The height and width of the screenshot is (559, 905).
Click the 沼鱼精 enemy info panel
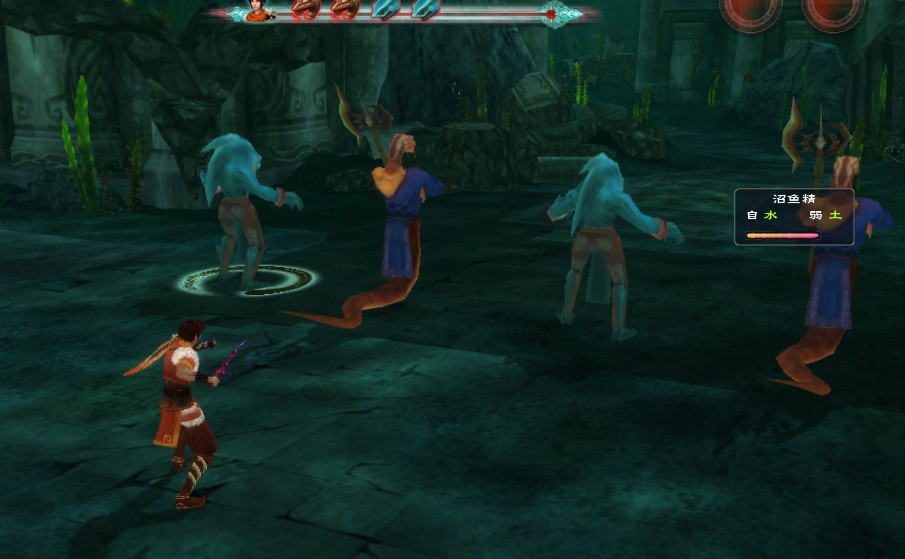794,217
